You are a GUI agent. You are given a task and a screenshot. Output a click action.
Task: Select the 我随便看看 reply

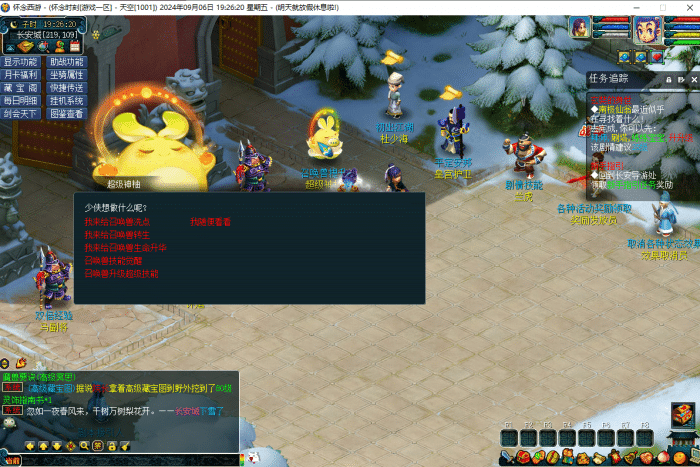(210, 221)
